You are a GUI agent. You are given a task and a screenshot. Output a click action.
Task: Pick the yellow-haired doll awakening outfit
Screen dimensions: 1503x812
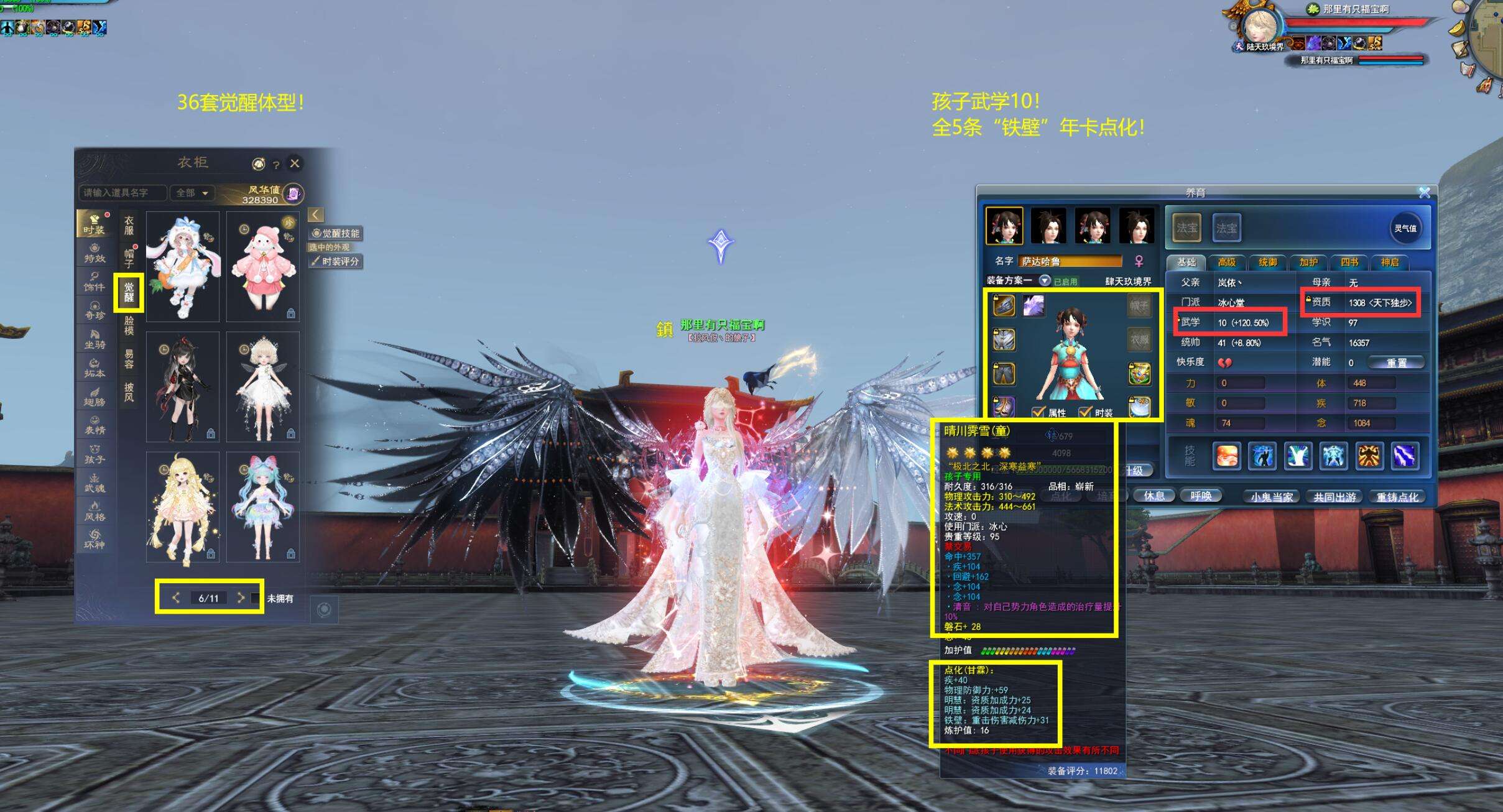(x=182, y=507)
